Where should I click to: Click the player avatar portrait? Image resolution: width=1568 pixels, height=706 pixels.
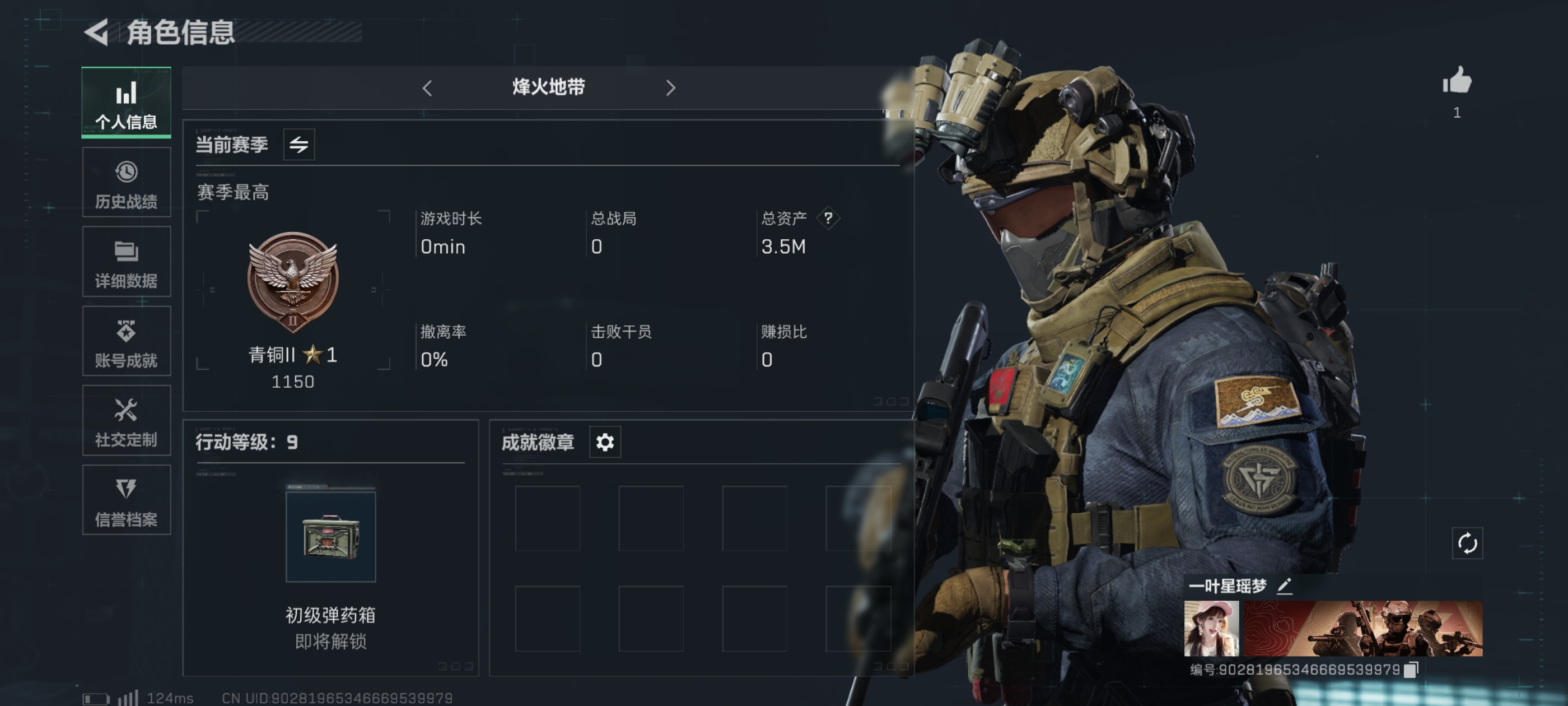(x=1211, y=628)
